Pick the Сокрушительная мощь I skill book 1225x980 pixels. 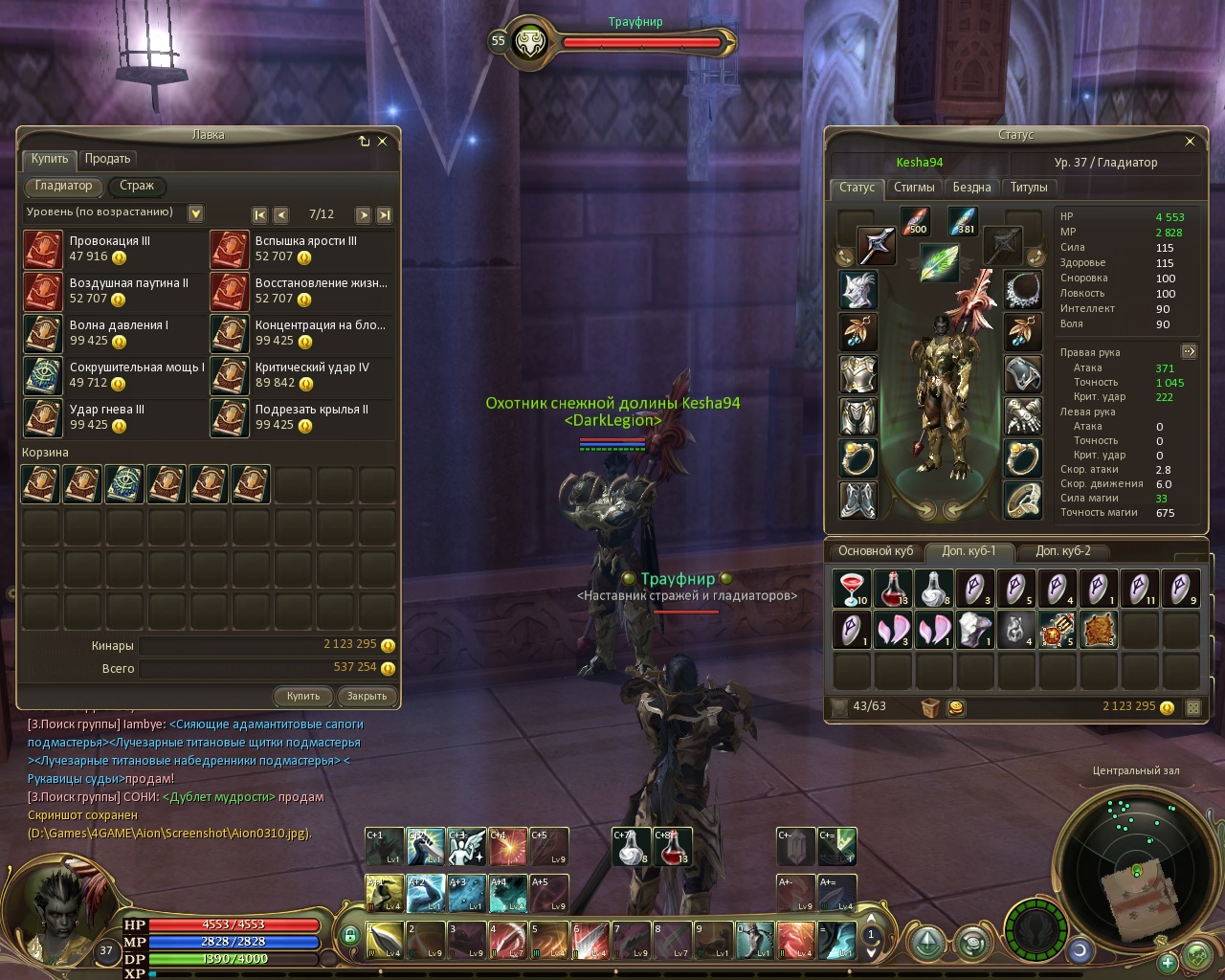[x=43, y=375]
